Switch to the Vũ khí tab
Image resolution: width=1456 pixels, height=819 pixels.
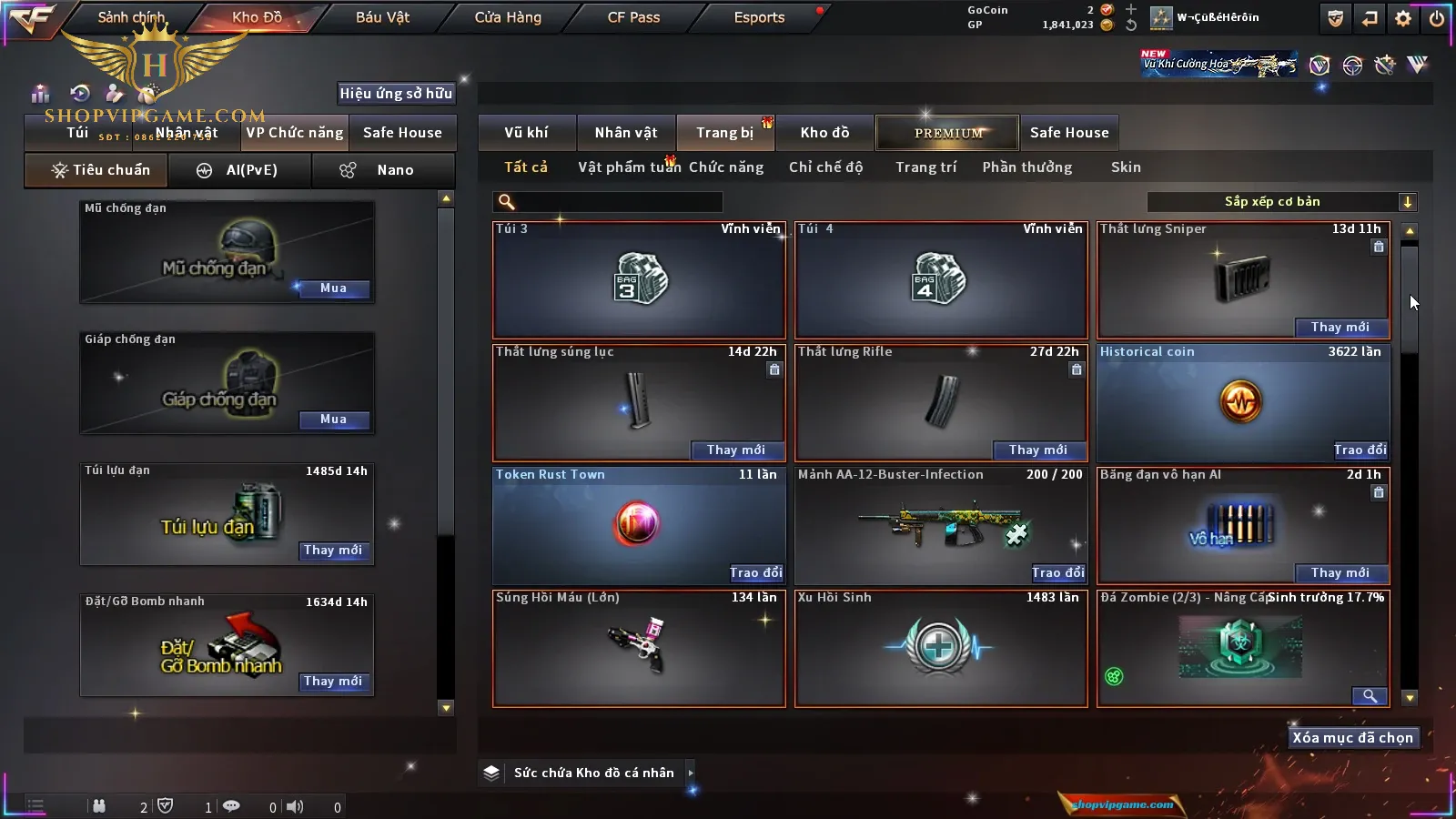tap(526, 133)
